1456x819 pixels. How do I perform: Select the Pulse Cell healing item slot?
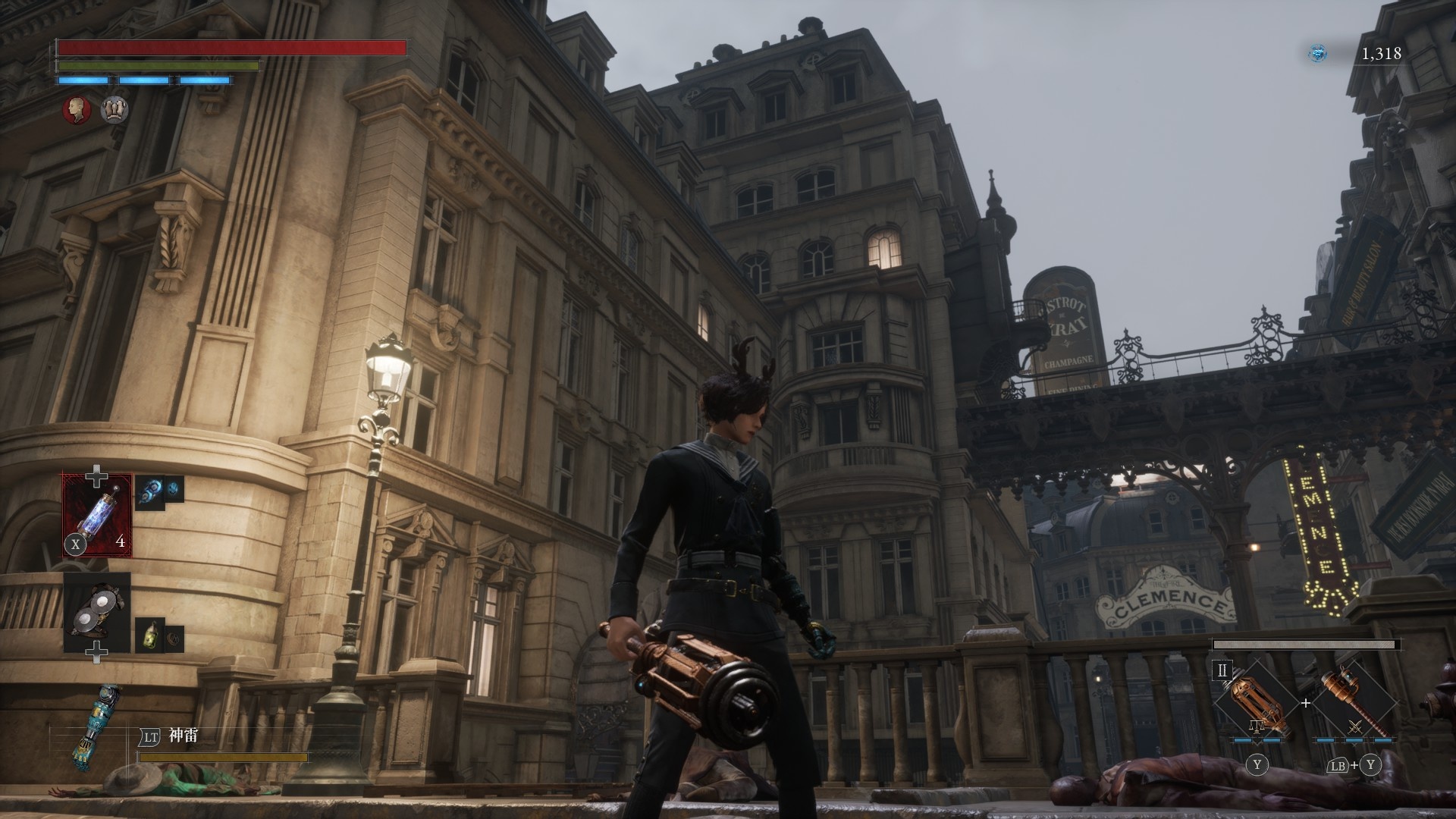(x=97, y=514)
